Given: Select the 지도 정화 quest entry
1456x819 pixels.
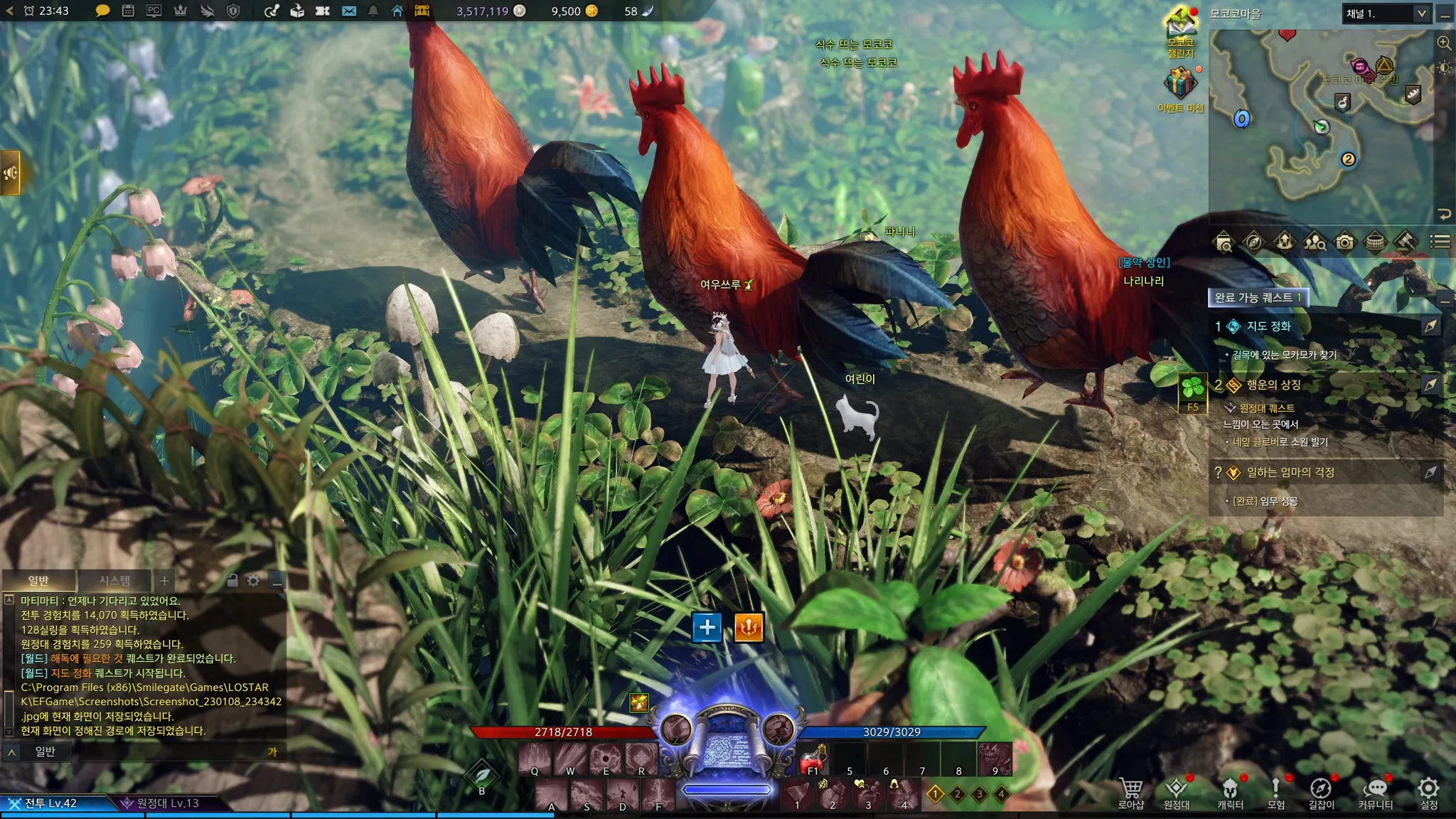Looking at the screenshot, I should [1268, 326].
